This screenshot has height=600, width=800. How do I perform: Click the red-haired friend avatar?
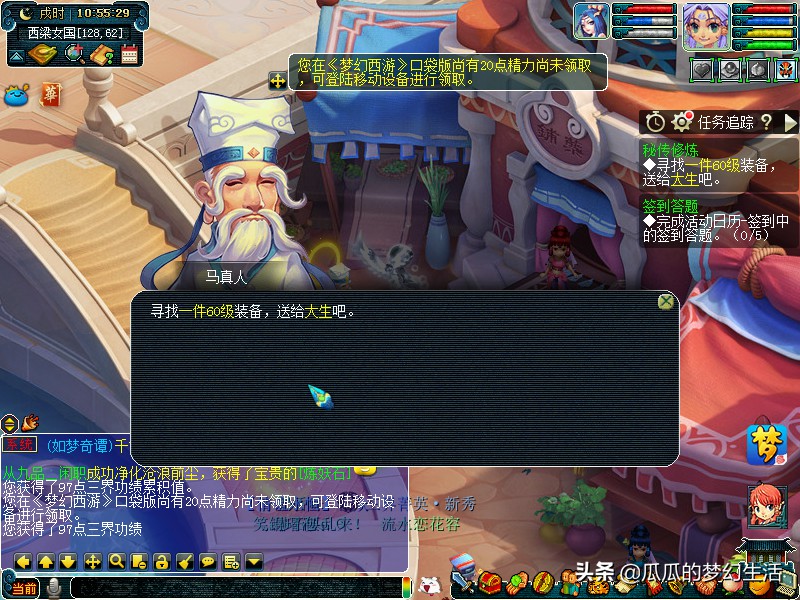pyautogui.click(x=766, y=505)
